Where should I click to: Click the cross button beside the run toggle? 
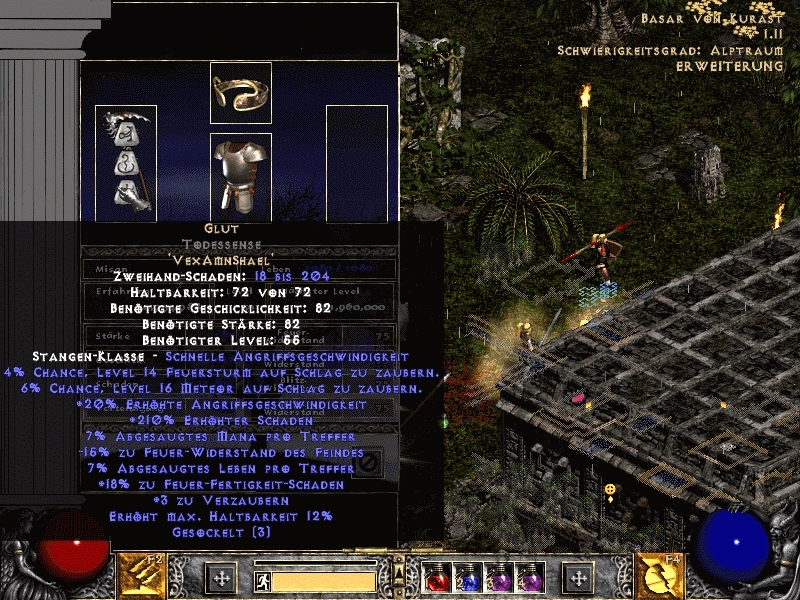(221, 578)
